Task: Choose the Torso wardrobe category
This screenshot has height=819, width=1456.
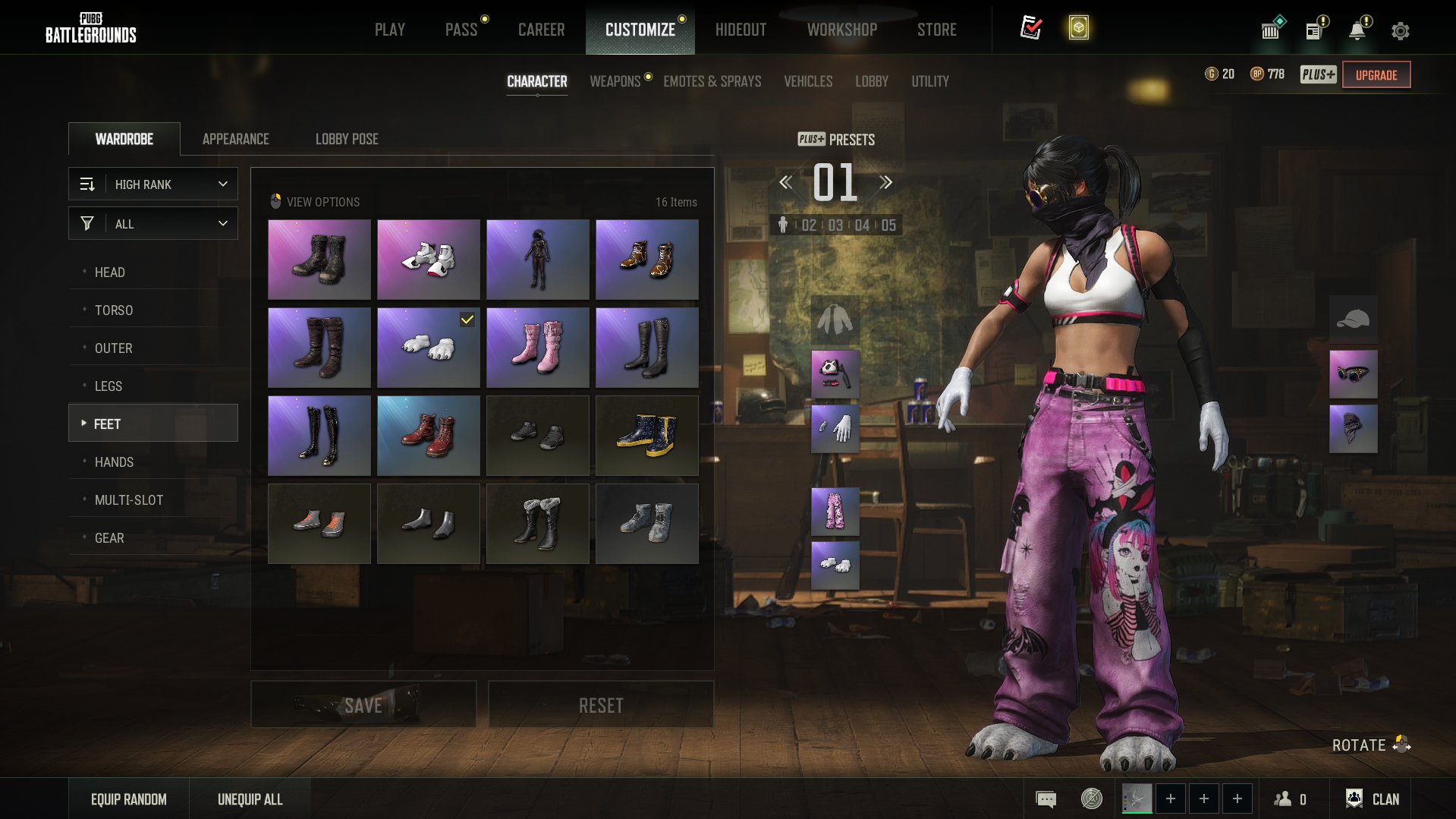Action: tap(114, 310)
